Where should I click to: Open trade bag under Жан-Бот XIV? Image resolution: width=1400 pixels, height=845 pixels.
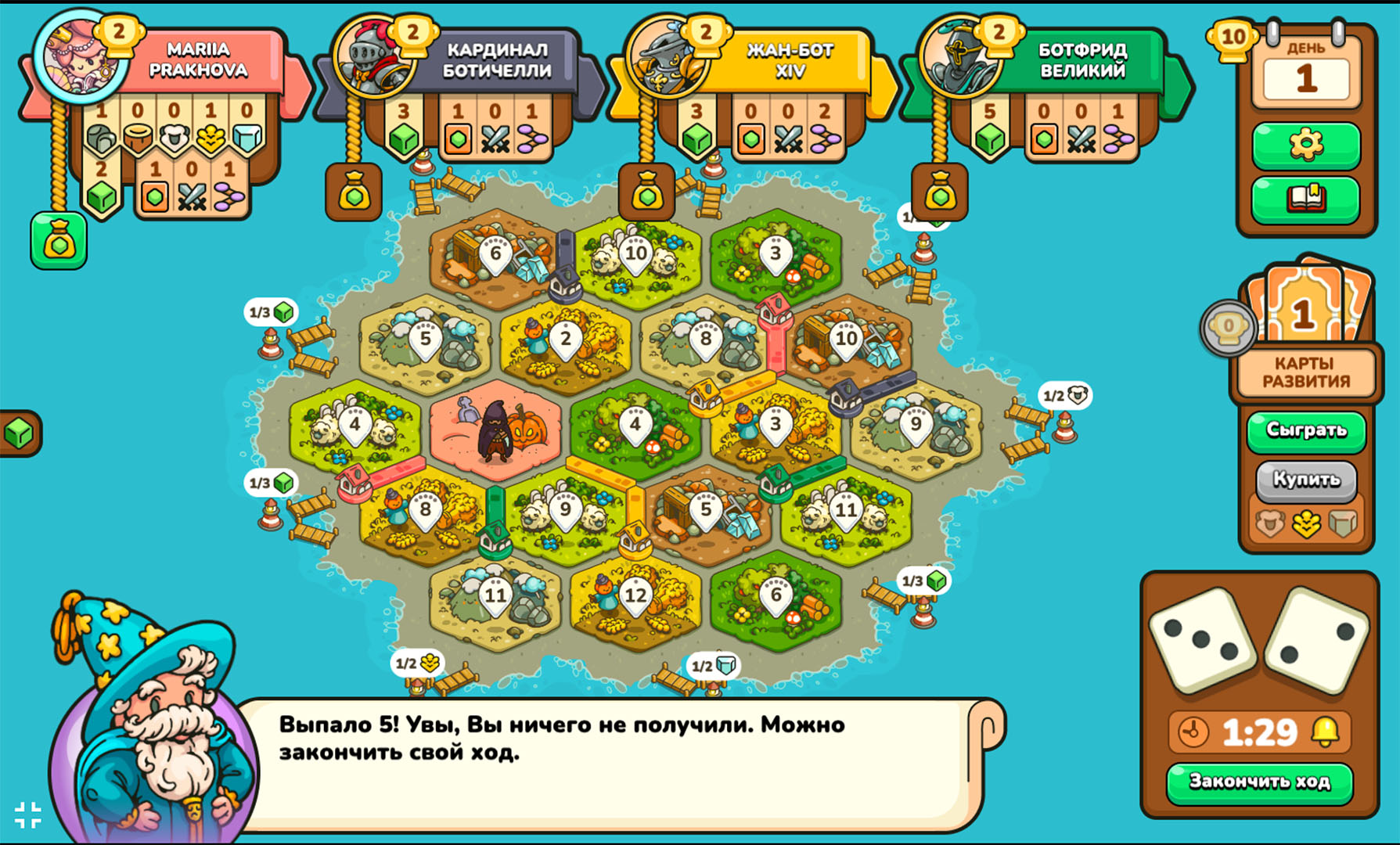click(646, 192)
